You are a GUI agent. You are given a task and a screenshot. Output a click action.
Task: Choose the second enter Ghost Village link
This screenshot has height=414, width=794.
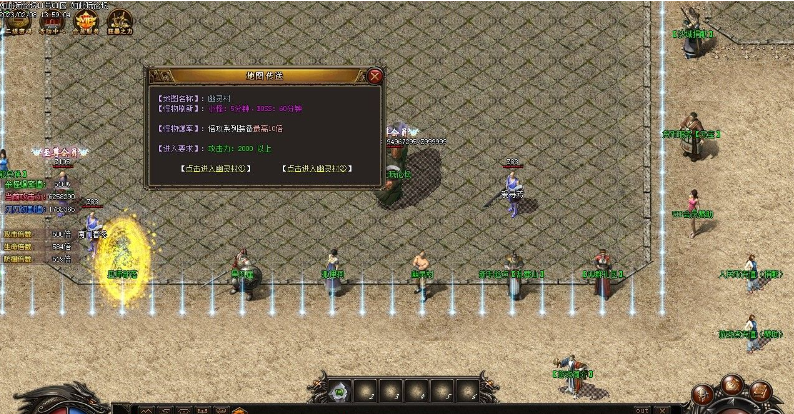(x=318, y=168)
